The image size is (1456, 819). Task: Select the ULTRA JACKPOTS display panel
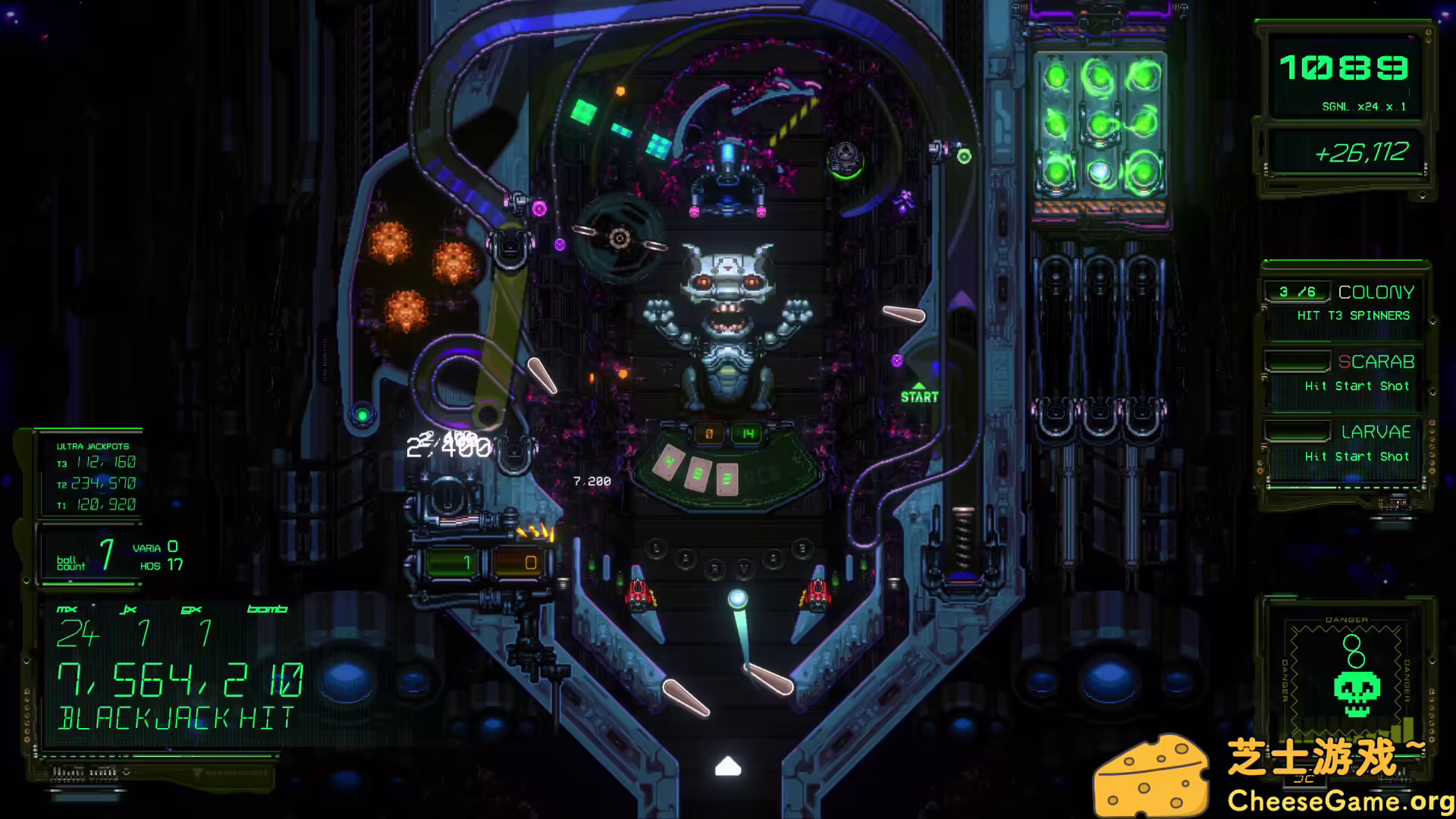(x=91, y=474)
